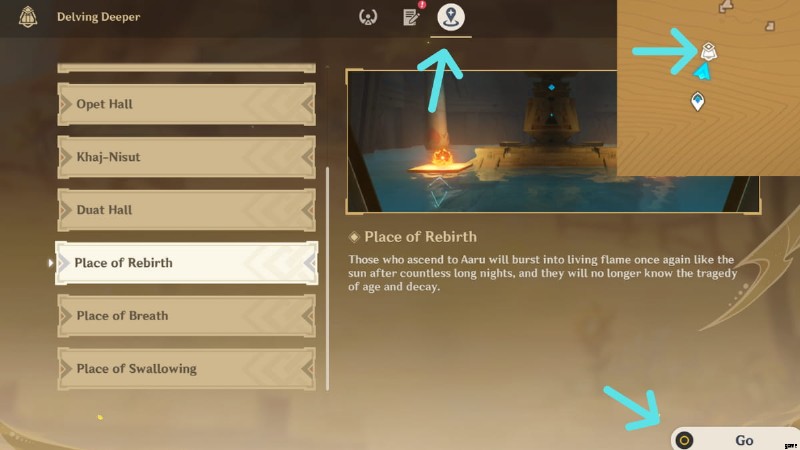Image resolution: width=800 pixels, height=450 pixels.
Task: Select the domain marker on the map
Action: 708,49
